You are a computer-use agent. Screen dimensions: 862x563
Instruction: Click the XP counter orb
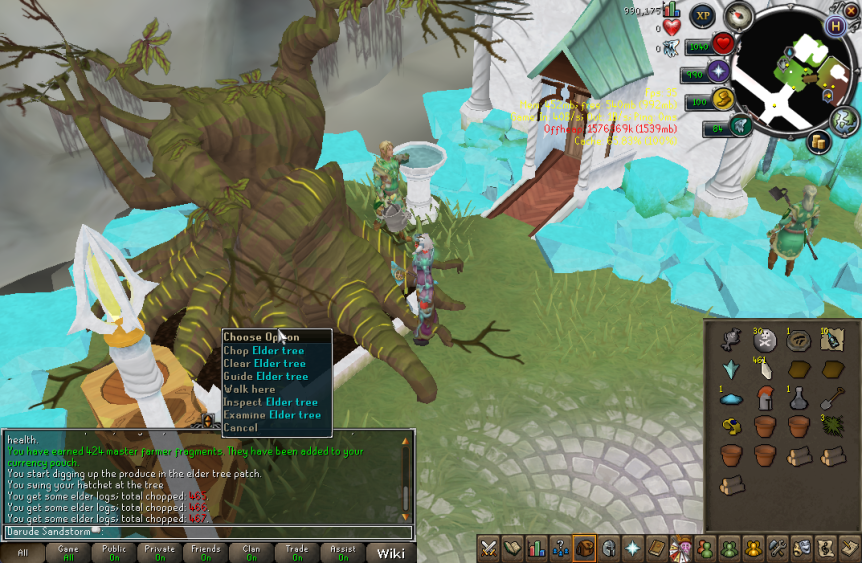tap(702, 17)
